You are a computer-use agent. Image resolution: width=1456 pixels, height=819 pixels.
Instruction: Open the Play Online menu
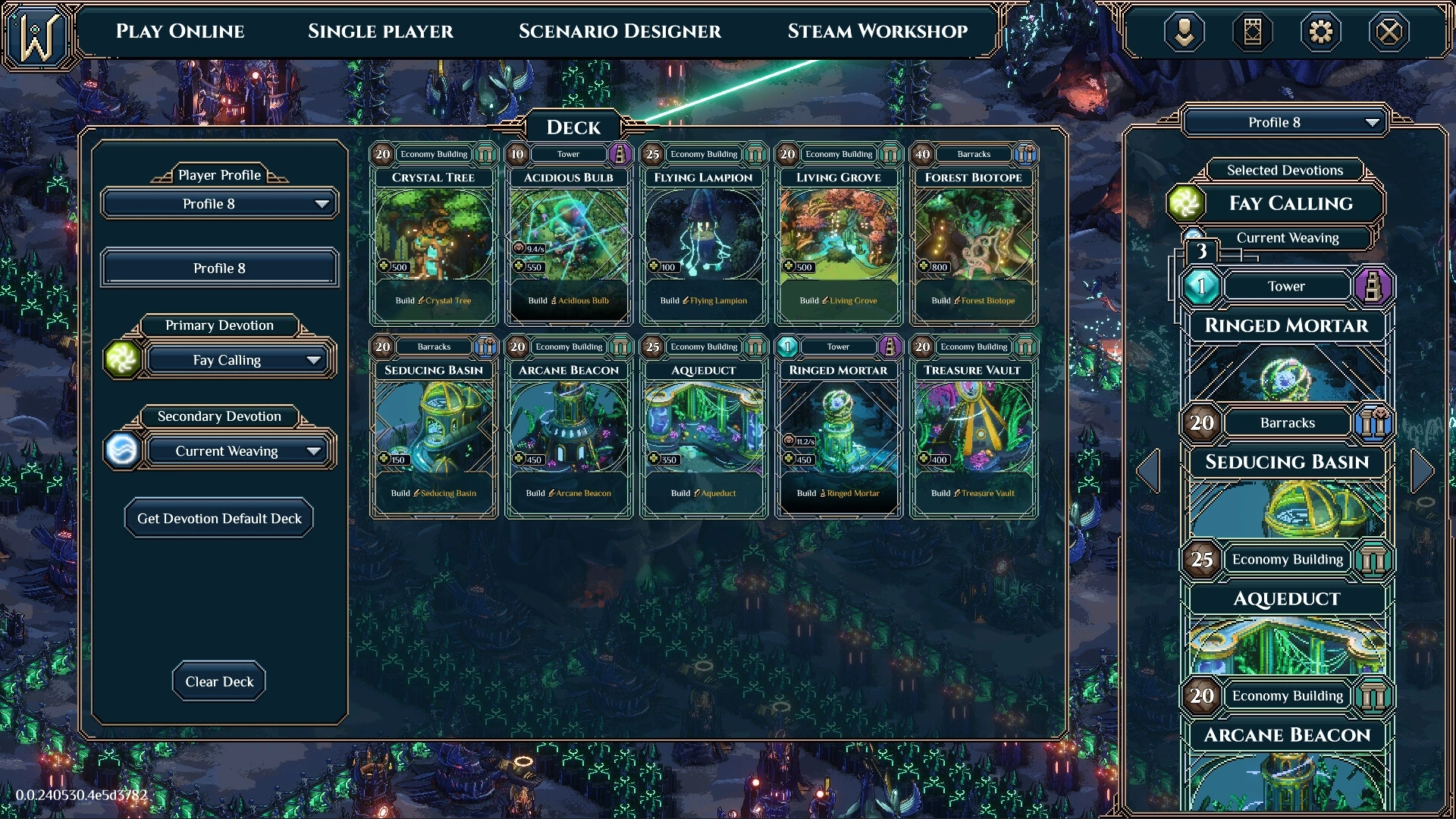(180, 31)
